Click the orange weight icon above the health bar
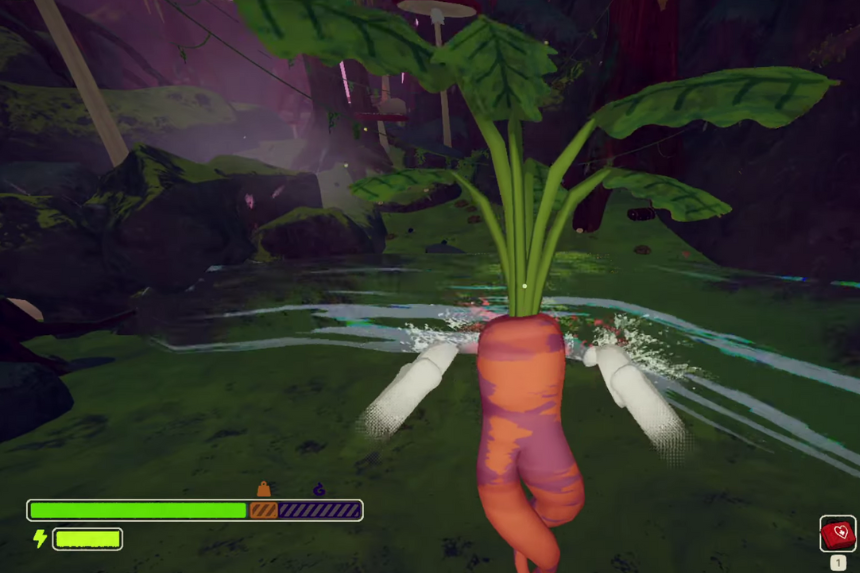 pyautogui.click(x=264, y=489)
